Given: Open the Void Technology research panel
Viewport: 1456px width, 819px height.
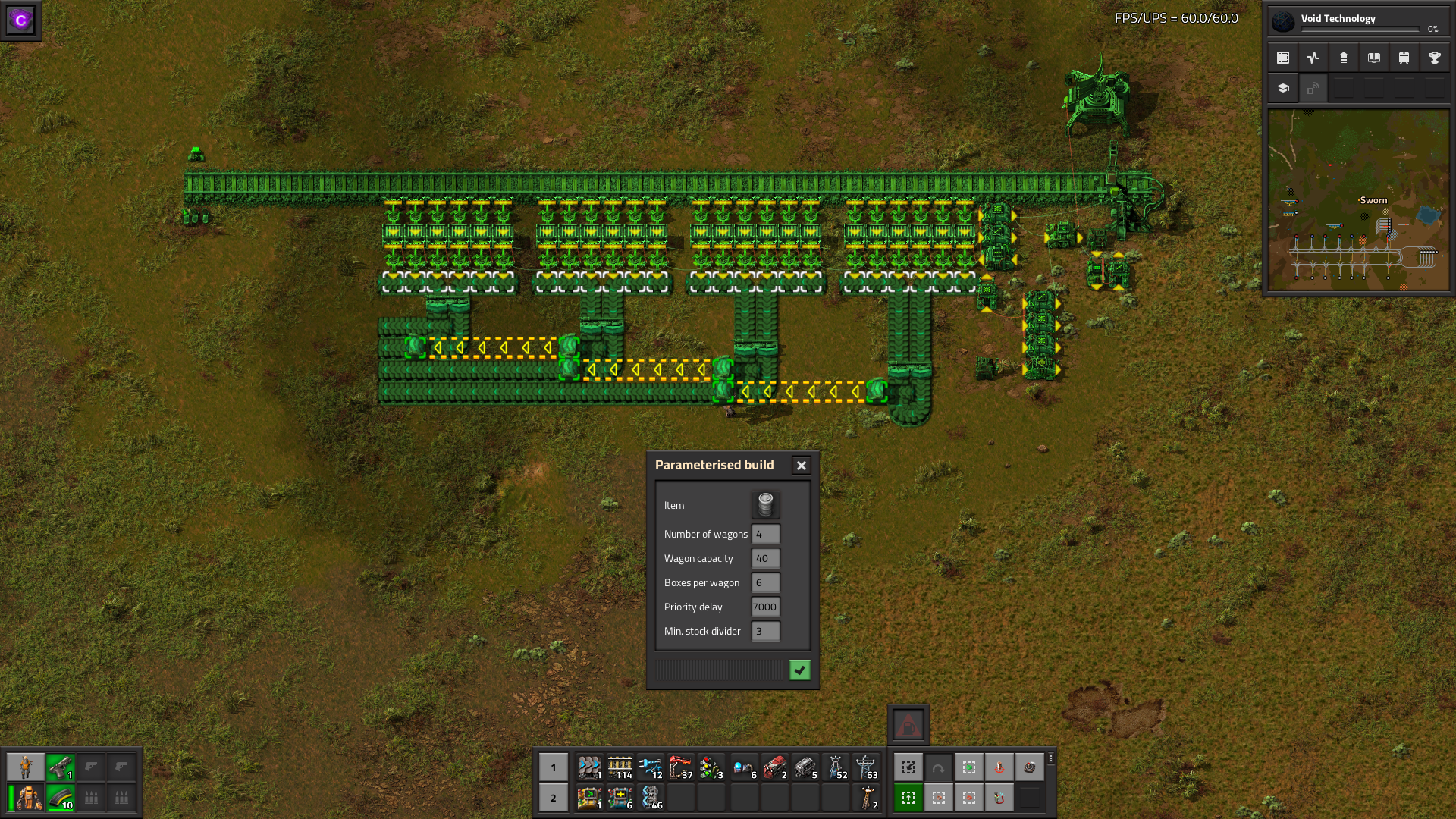Looking at the screenshot, I should coord(1357,20).
